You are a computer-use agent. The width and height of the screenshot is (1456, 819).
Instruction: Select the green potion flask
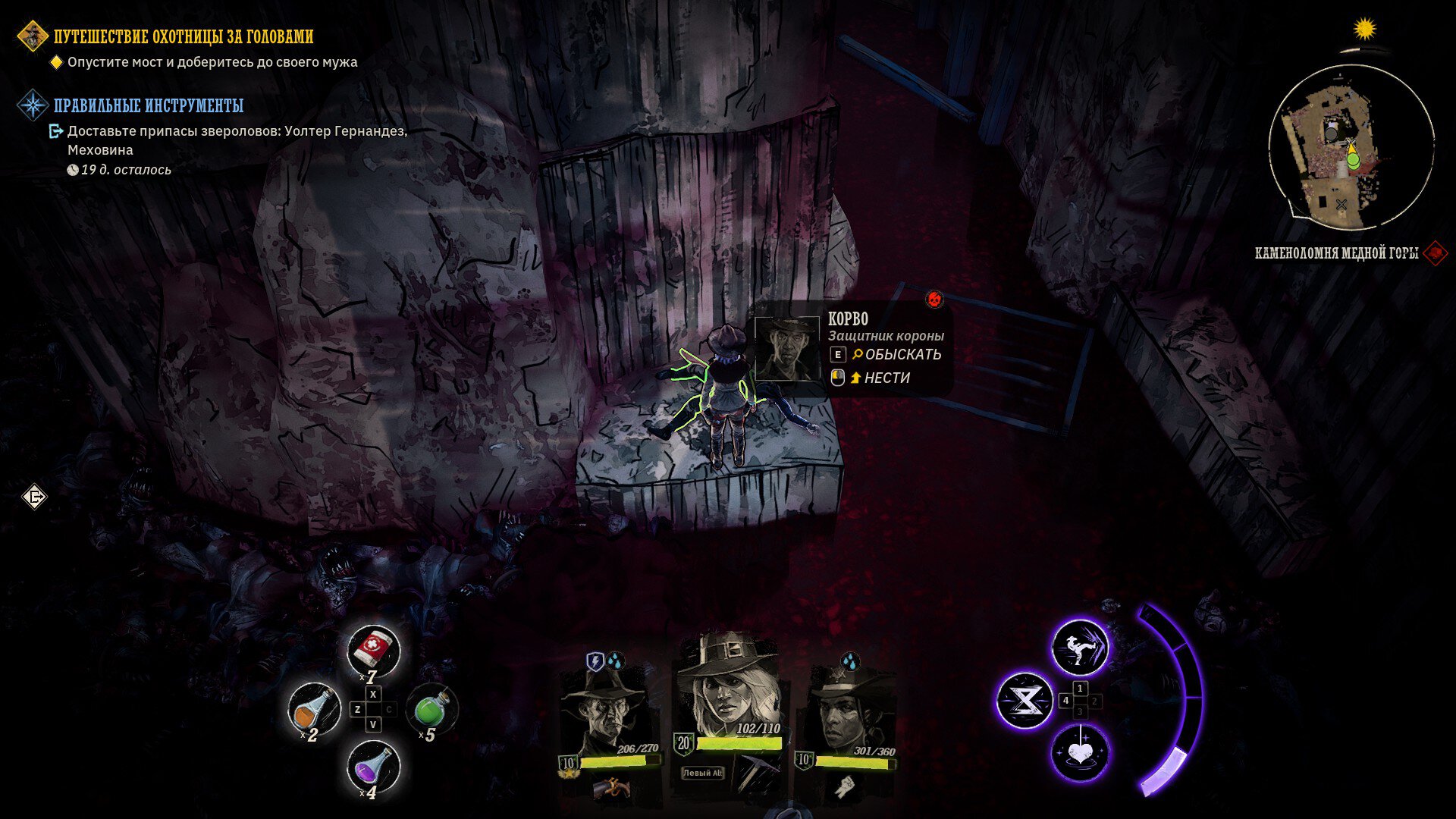pos(431,709)
